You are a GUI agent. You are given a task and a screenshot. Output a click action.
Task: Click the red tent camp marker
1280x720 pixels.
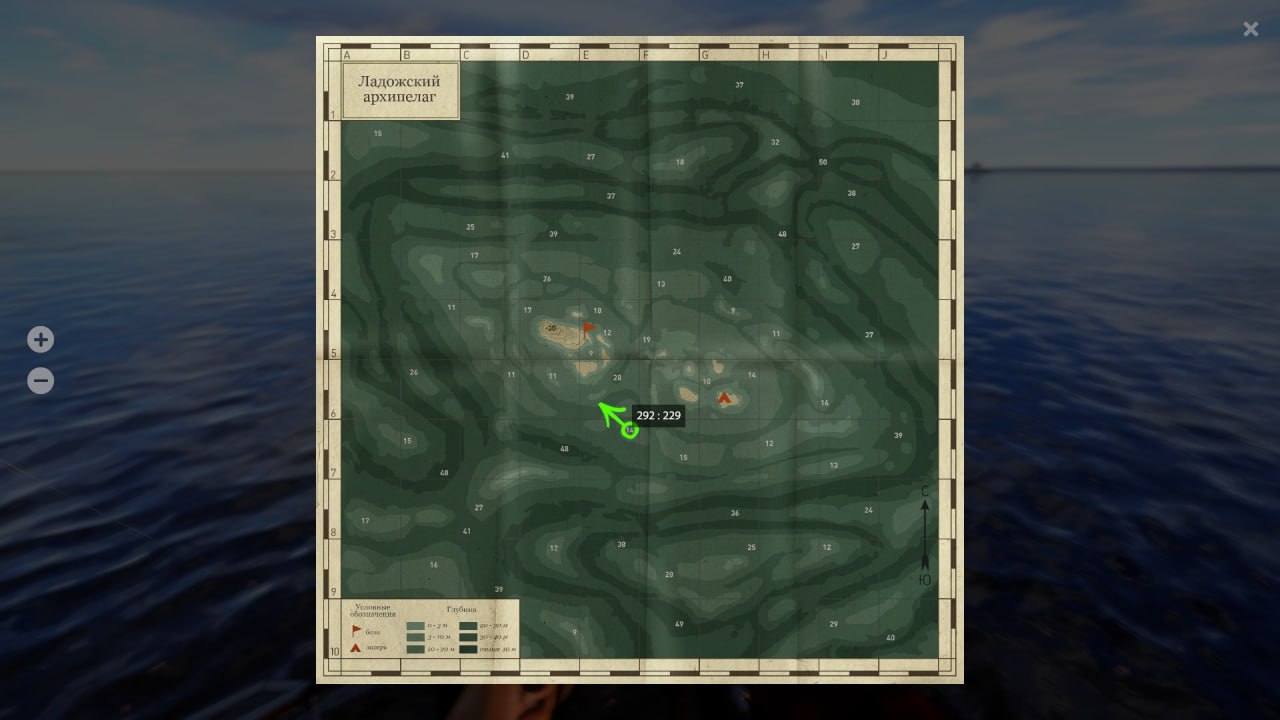pos(724,396)
